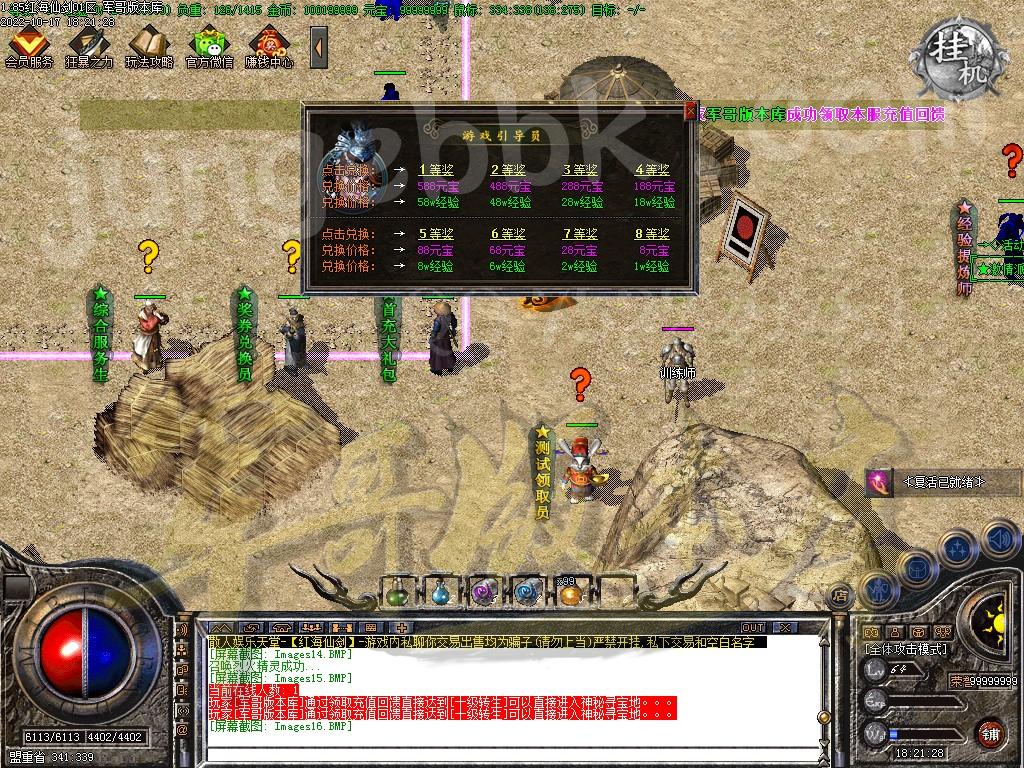
Task: Exchange the 8等奖 prize link
Action: click(x=652, y=234)
